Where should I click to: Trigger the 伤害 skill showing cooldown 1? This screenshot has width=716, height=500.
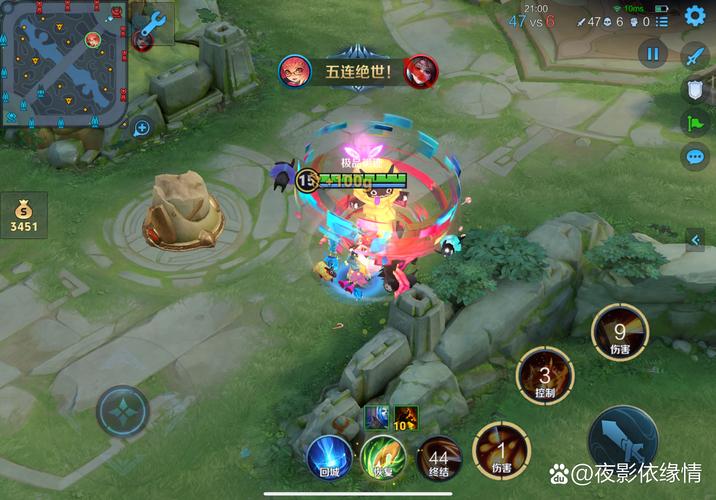pyautogui.click(x=501, y=450)
